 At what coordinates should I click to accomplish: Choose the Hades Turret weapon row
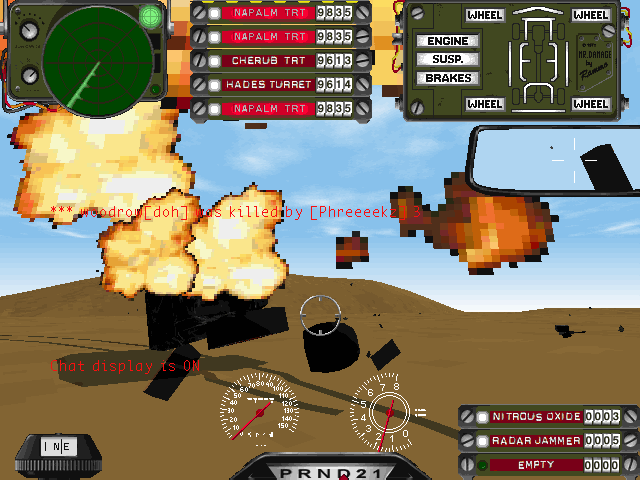(x=266, y=84)
